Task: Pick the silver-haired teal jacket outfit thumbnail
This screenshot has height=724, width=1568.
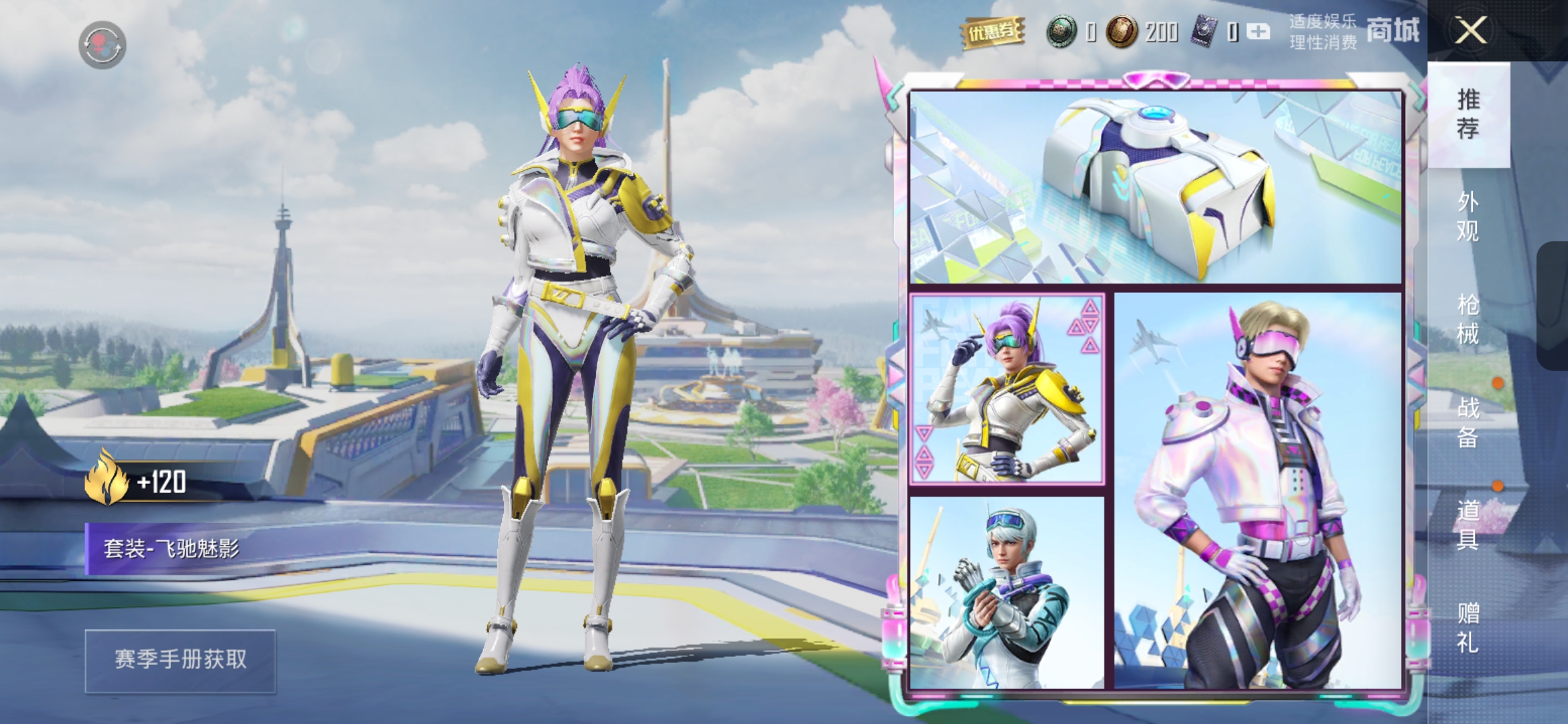Action: tap(1006, 593)
